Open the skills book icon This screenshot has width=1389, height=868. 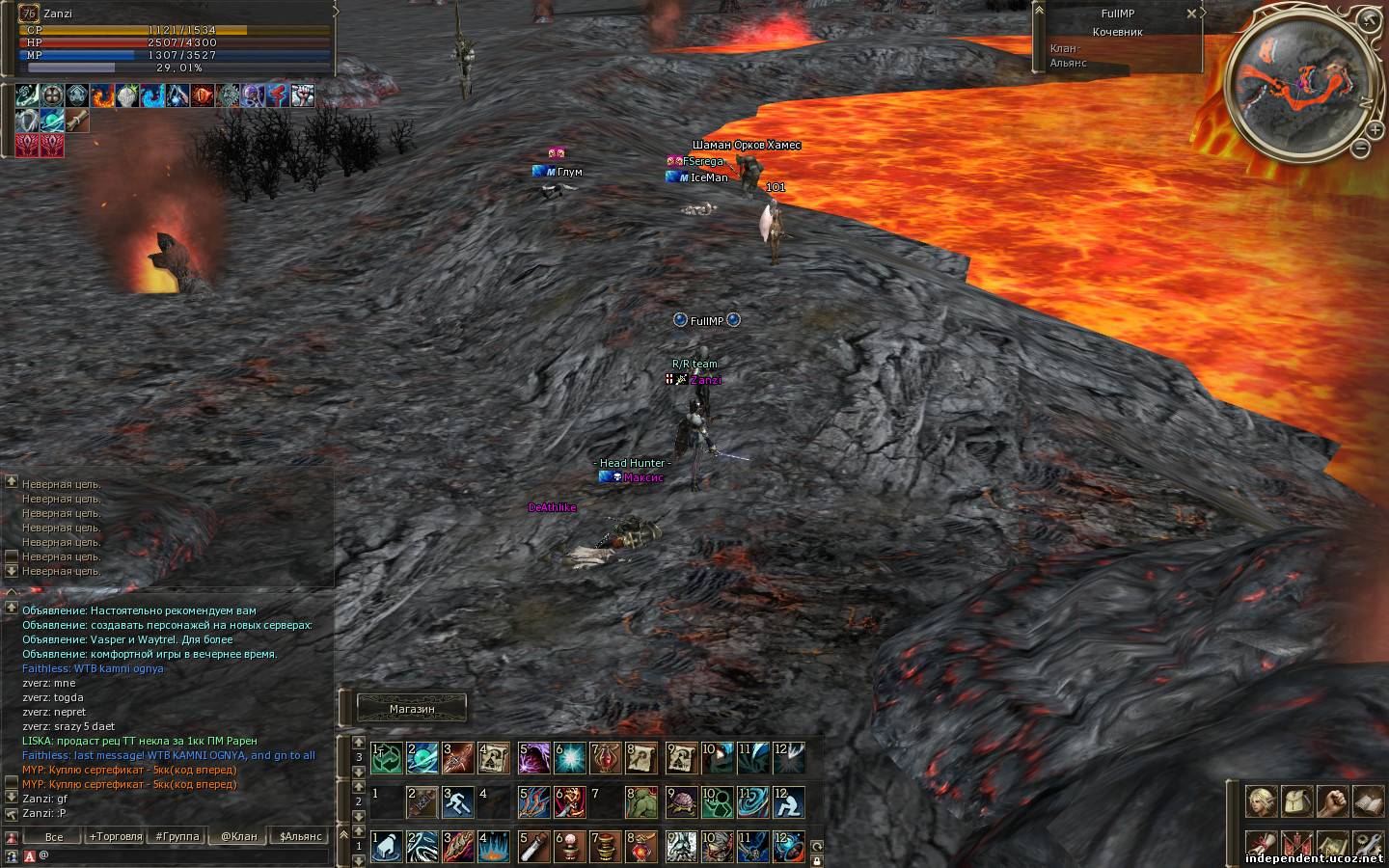click(1369, 800)
